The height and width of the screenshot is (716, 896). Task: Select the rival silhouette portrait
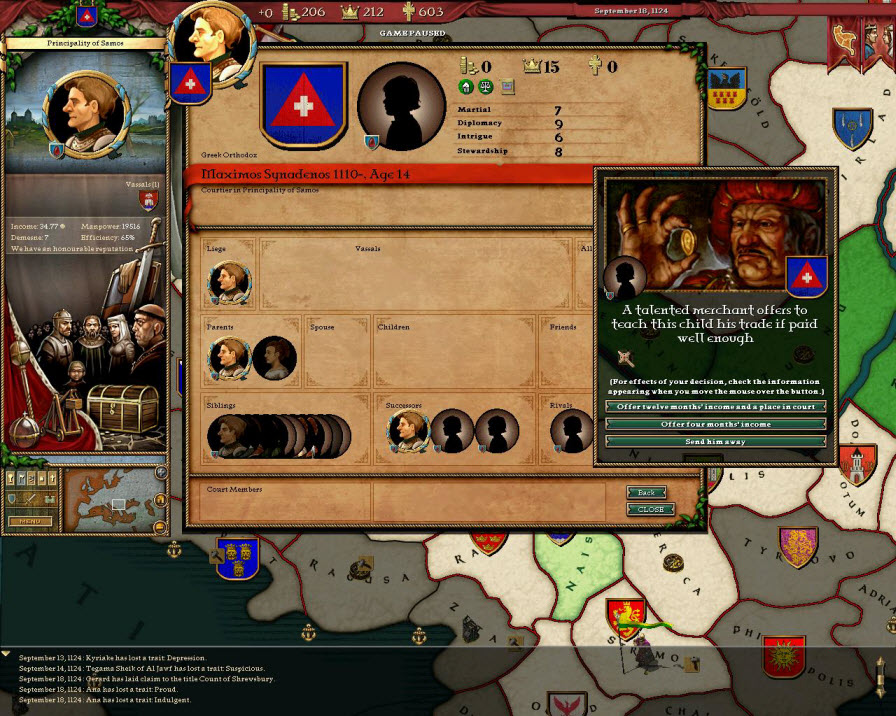click(573, 432)
